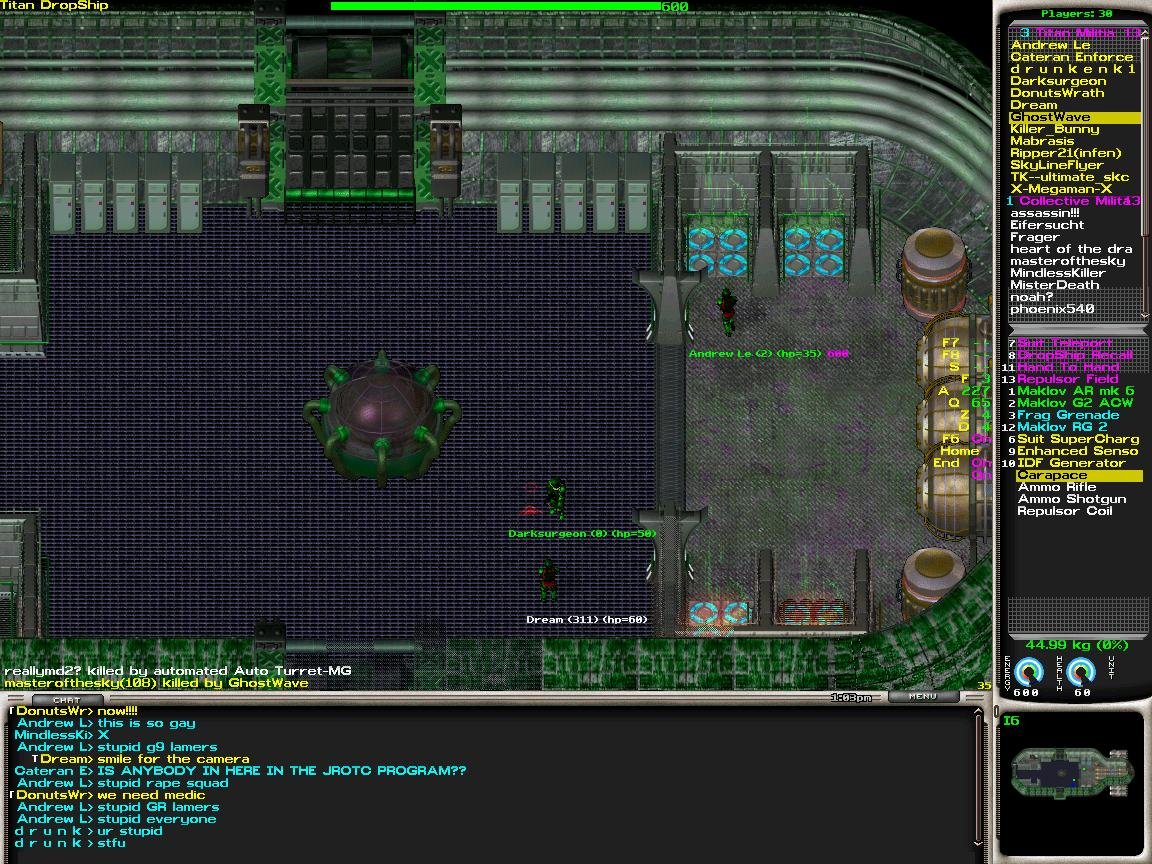Choose Darksurgeon from the Titan Militia roster
This screenshot has width=1152, height=864.
[x=1057, y=81]
